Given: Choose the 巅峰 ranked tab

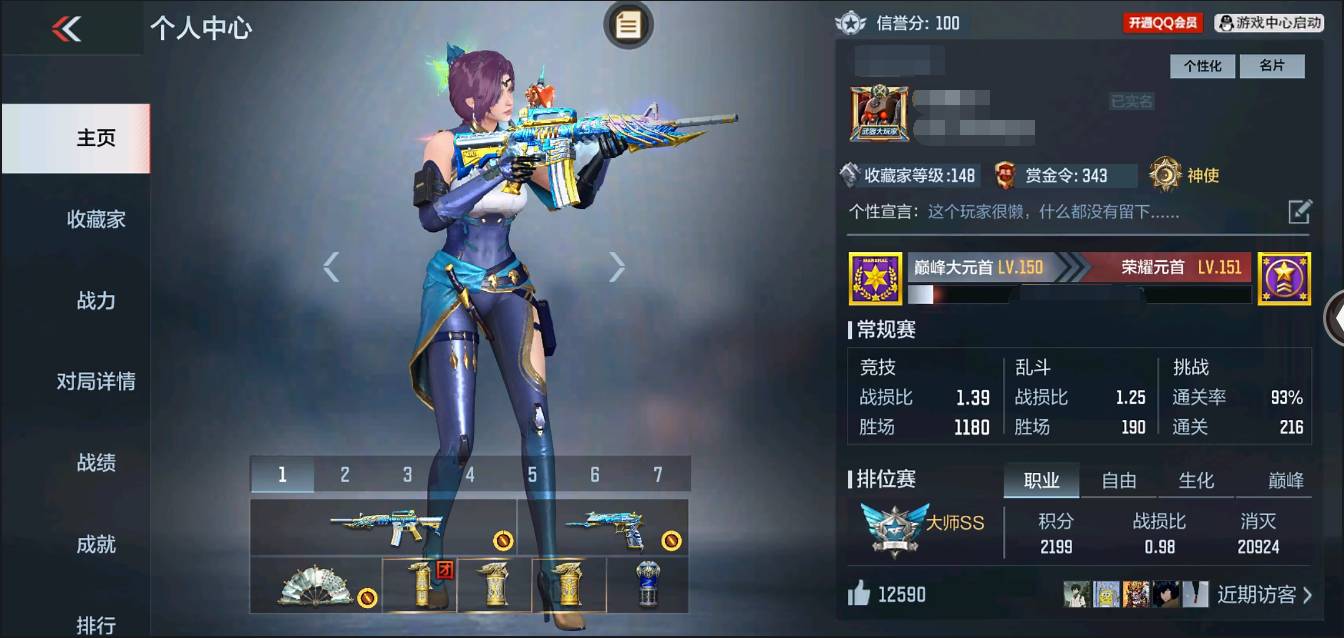Looking at the screenshot, I should tap(1286, 481).
